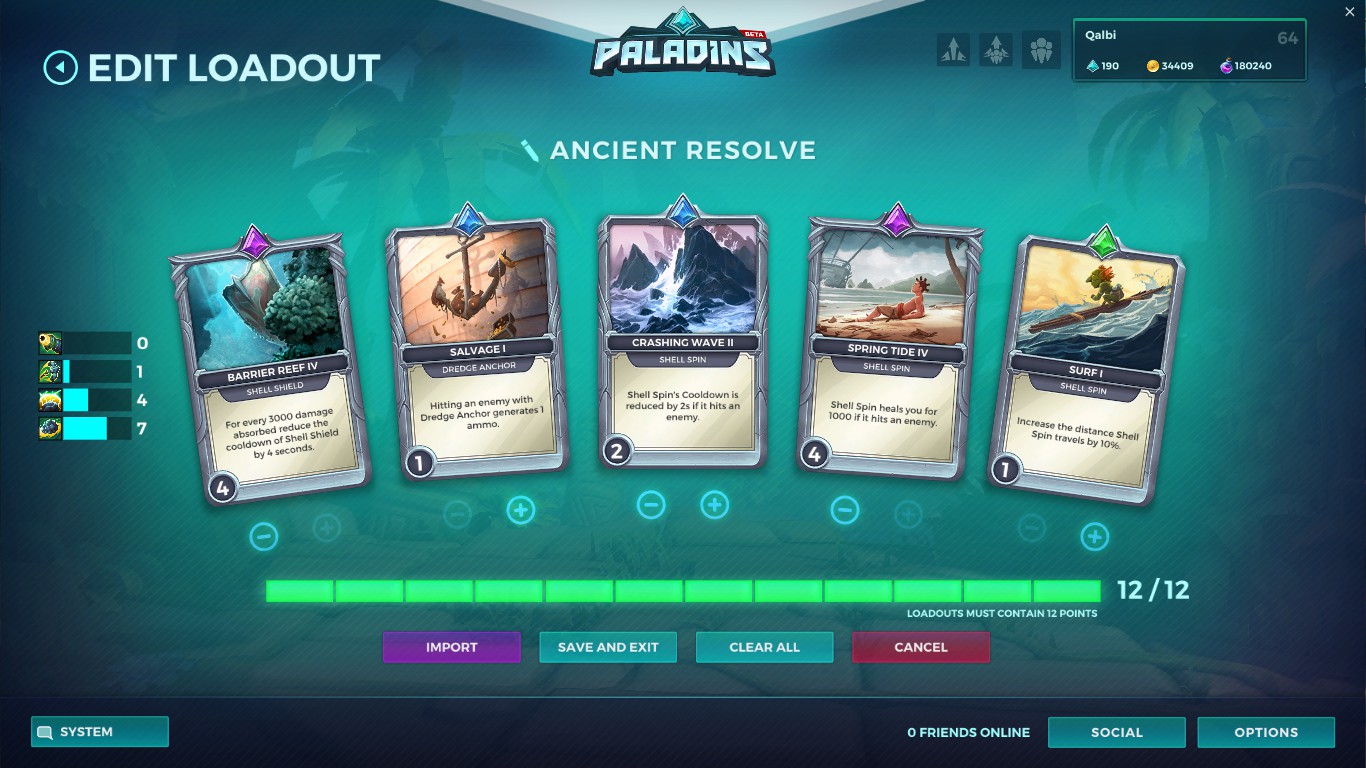This screenshot has width=1366, height=768.
Task: Open the OPTIONS menu
Action: (x=1266, y=732)
